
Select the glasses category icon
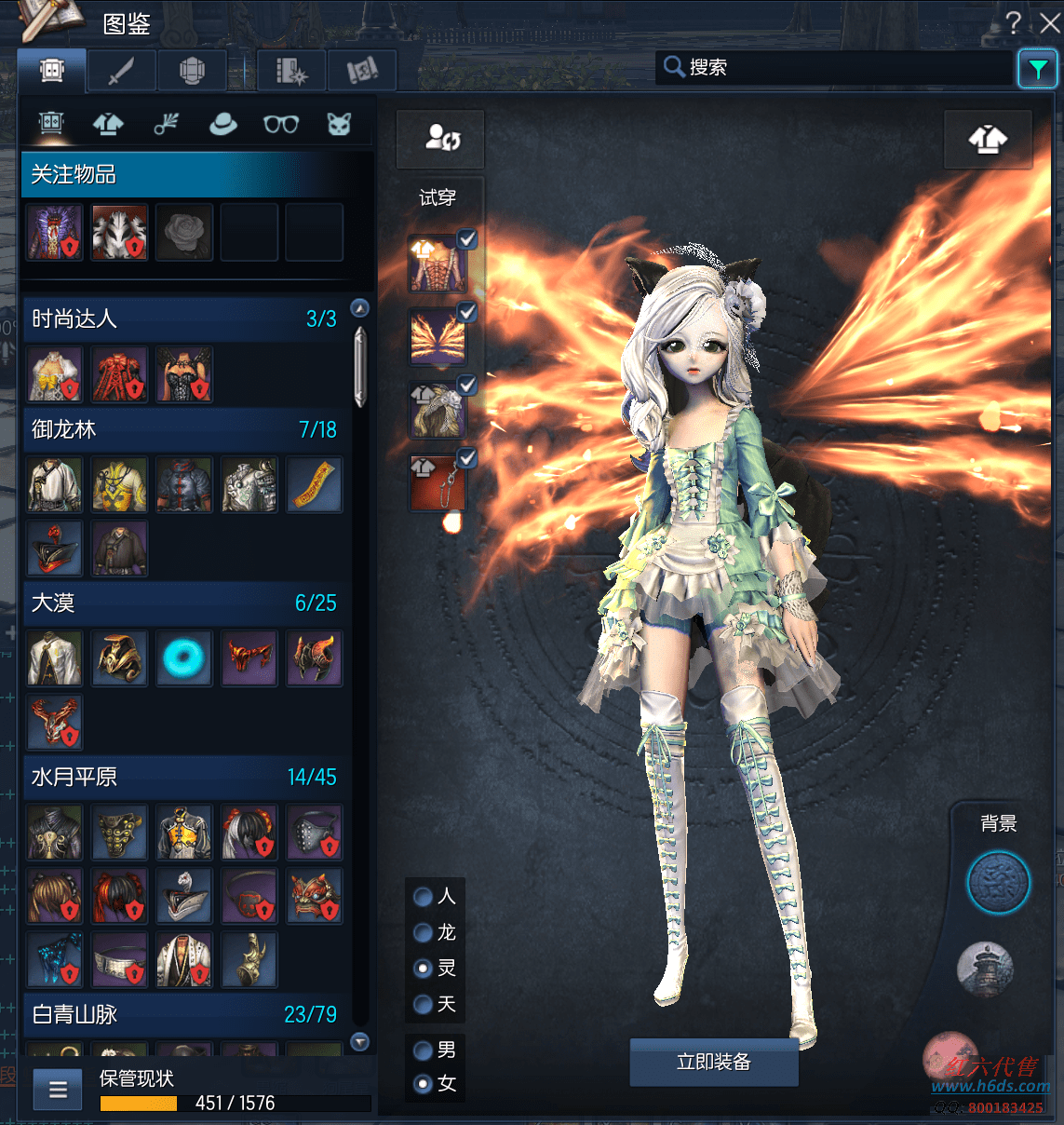280,124
